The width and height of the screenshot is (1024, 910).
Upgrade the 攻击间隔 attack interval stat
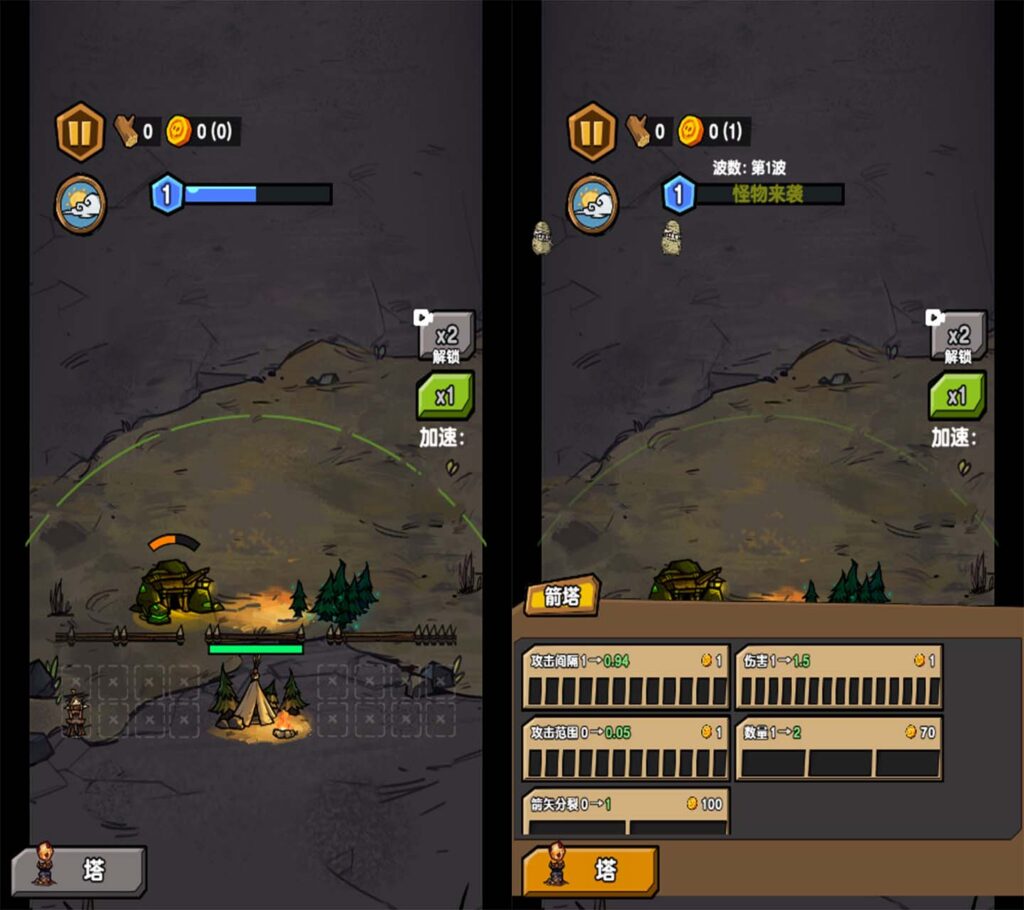pyautogui.click(x=626, y=678)
